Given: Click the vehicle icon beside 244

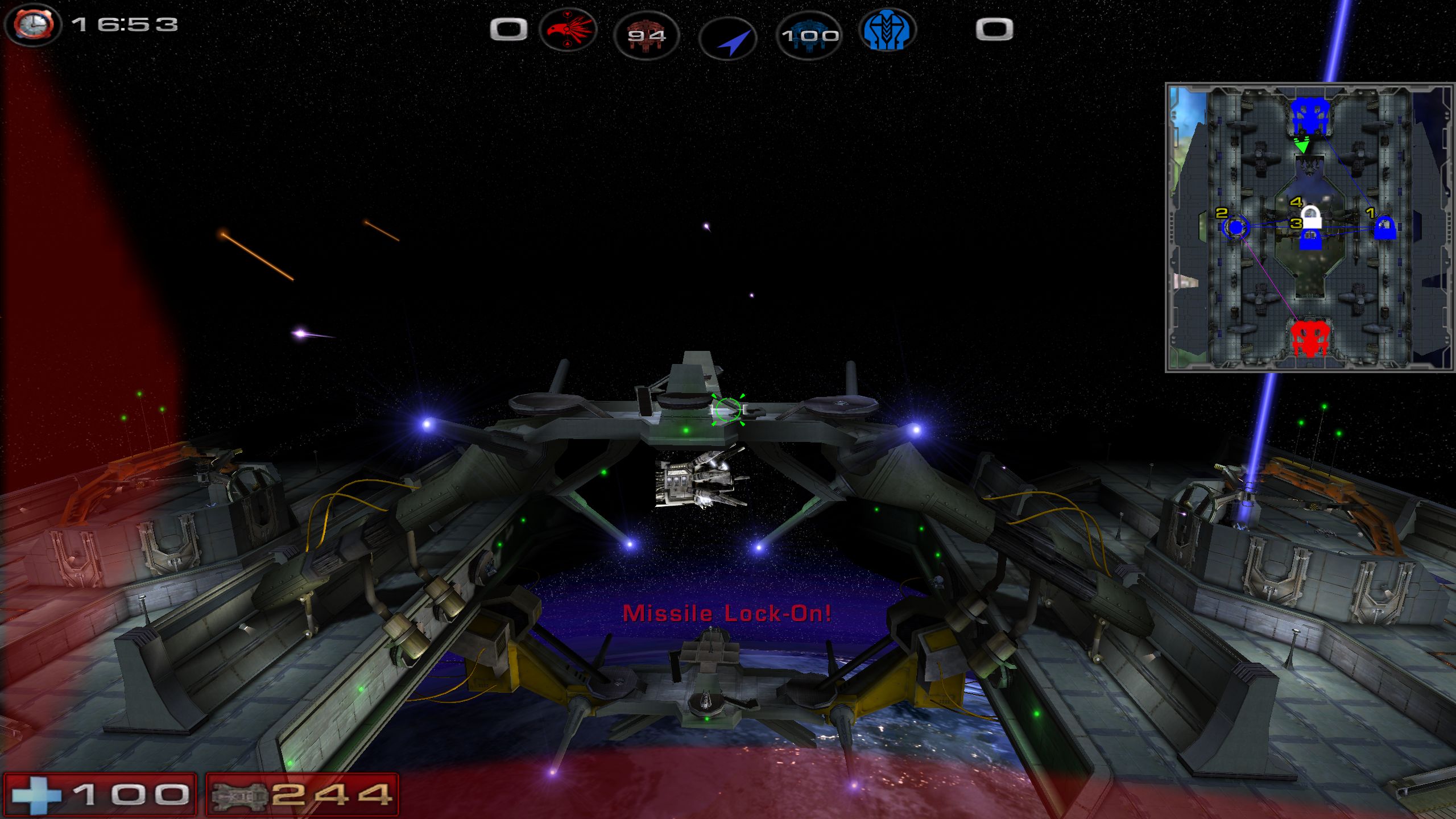Looking at the screenshot, I should pyautogui.click(x=239, y=795).
